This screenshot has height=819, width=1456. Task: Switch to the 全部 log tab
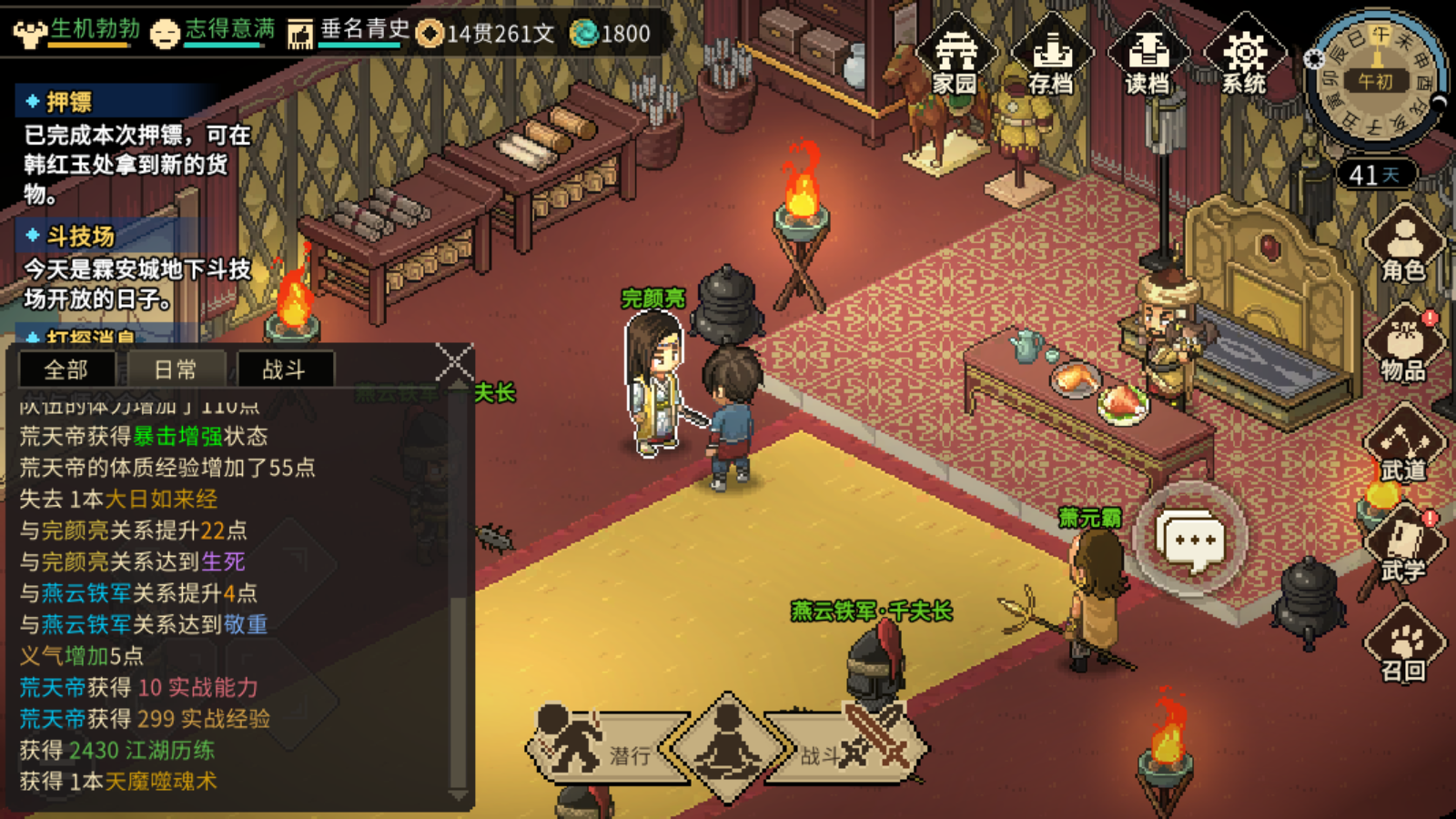click(66, 369)
